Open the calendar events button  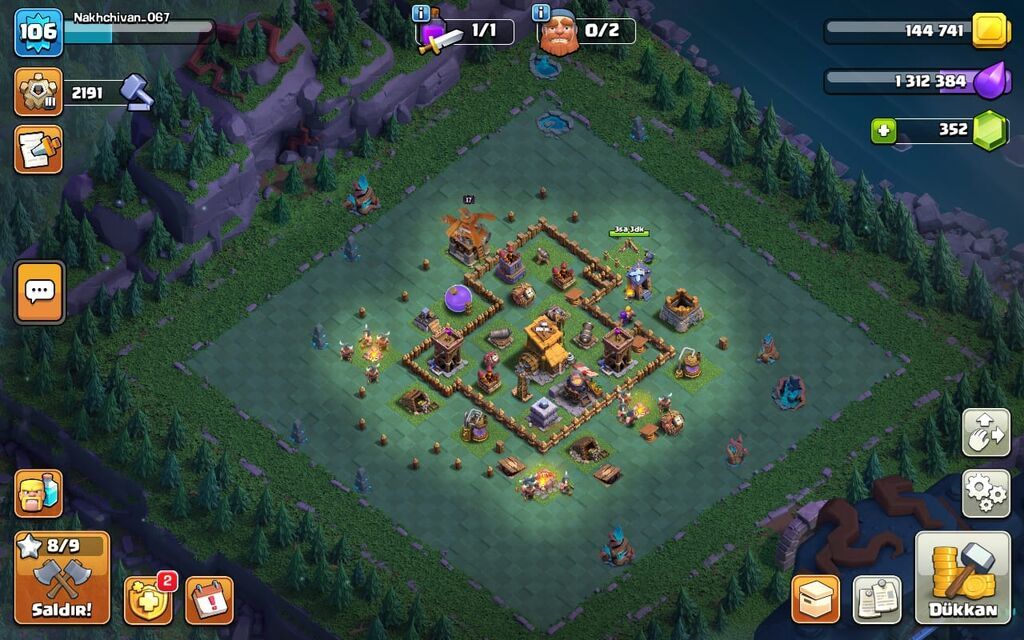pos(209,600)
